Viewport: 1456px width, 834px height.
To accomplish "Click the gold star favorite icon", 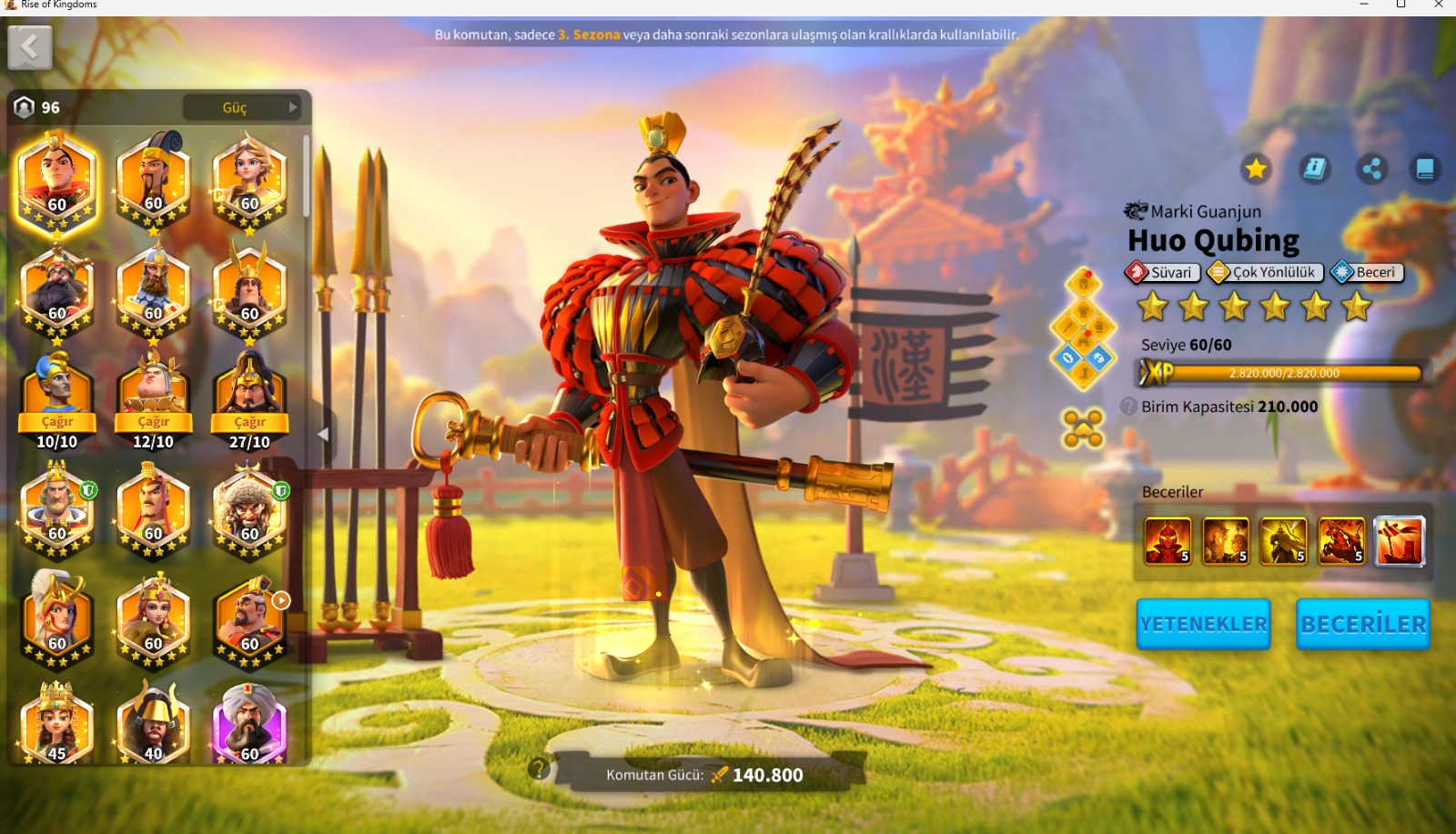I will [1256, 168].
